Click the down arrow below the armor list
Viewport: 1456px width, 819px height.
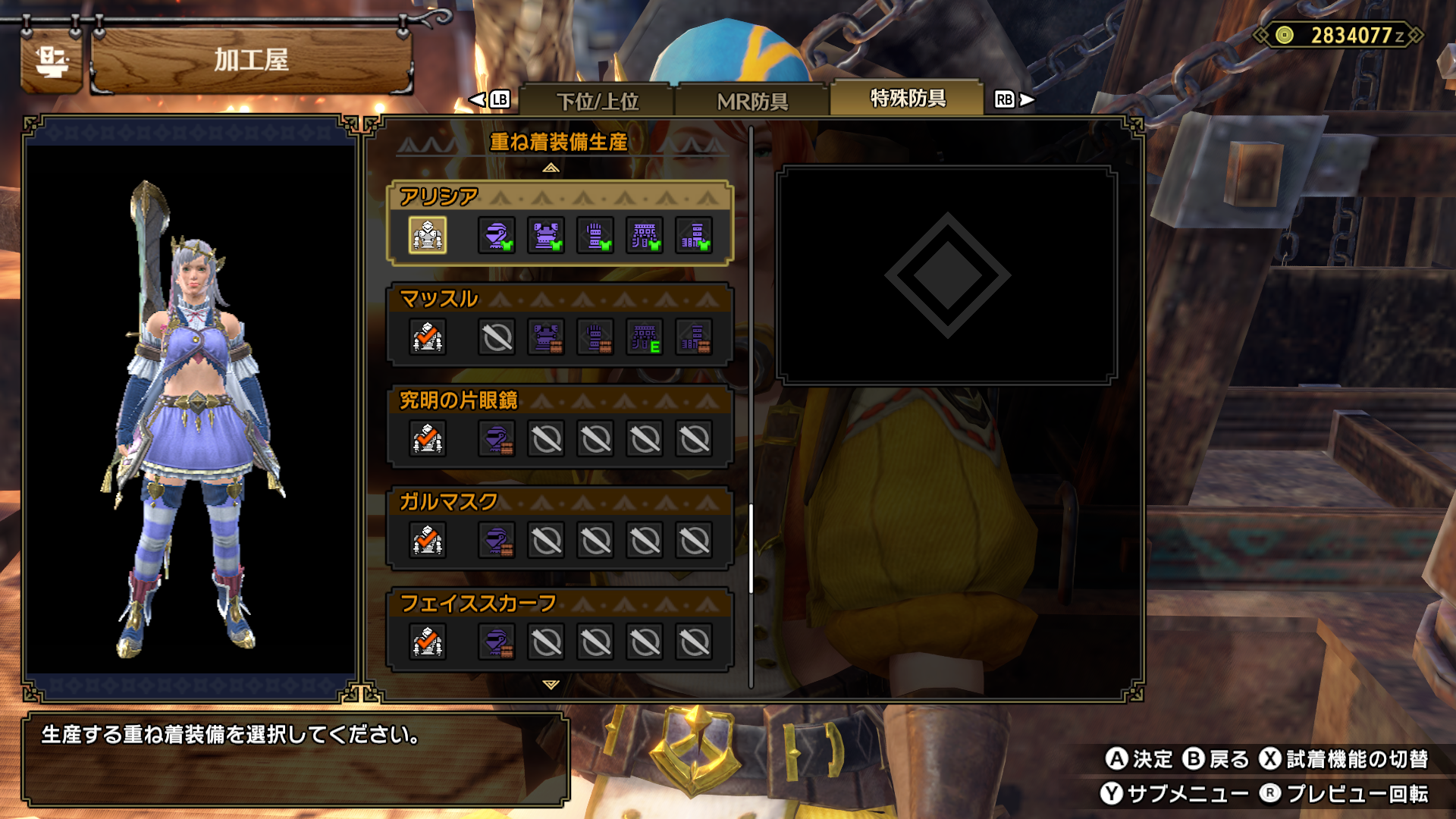pyautogui.click(x=551, y=684)
